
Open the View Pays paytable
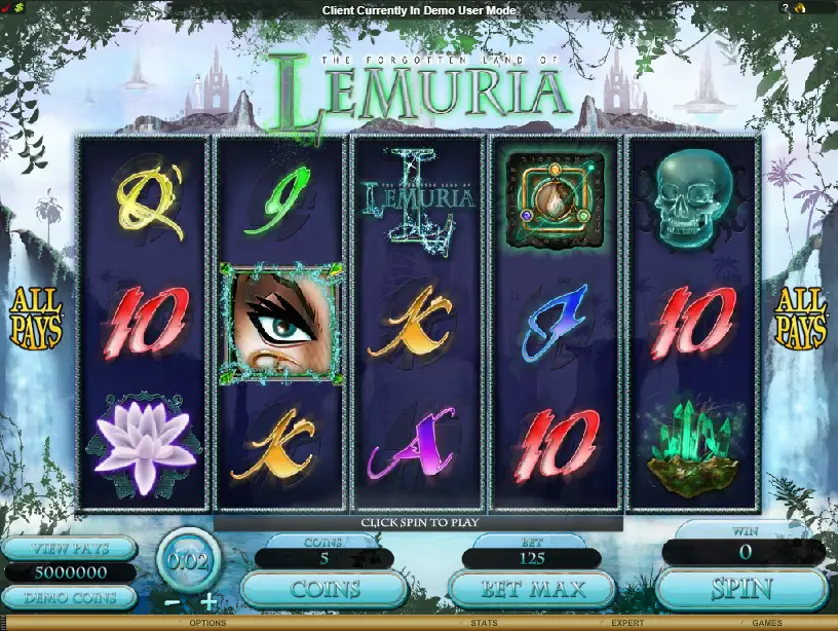tap(69, 548)
